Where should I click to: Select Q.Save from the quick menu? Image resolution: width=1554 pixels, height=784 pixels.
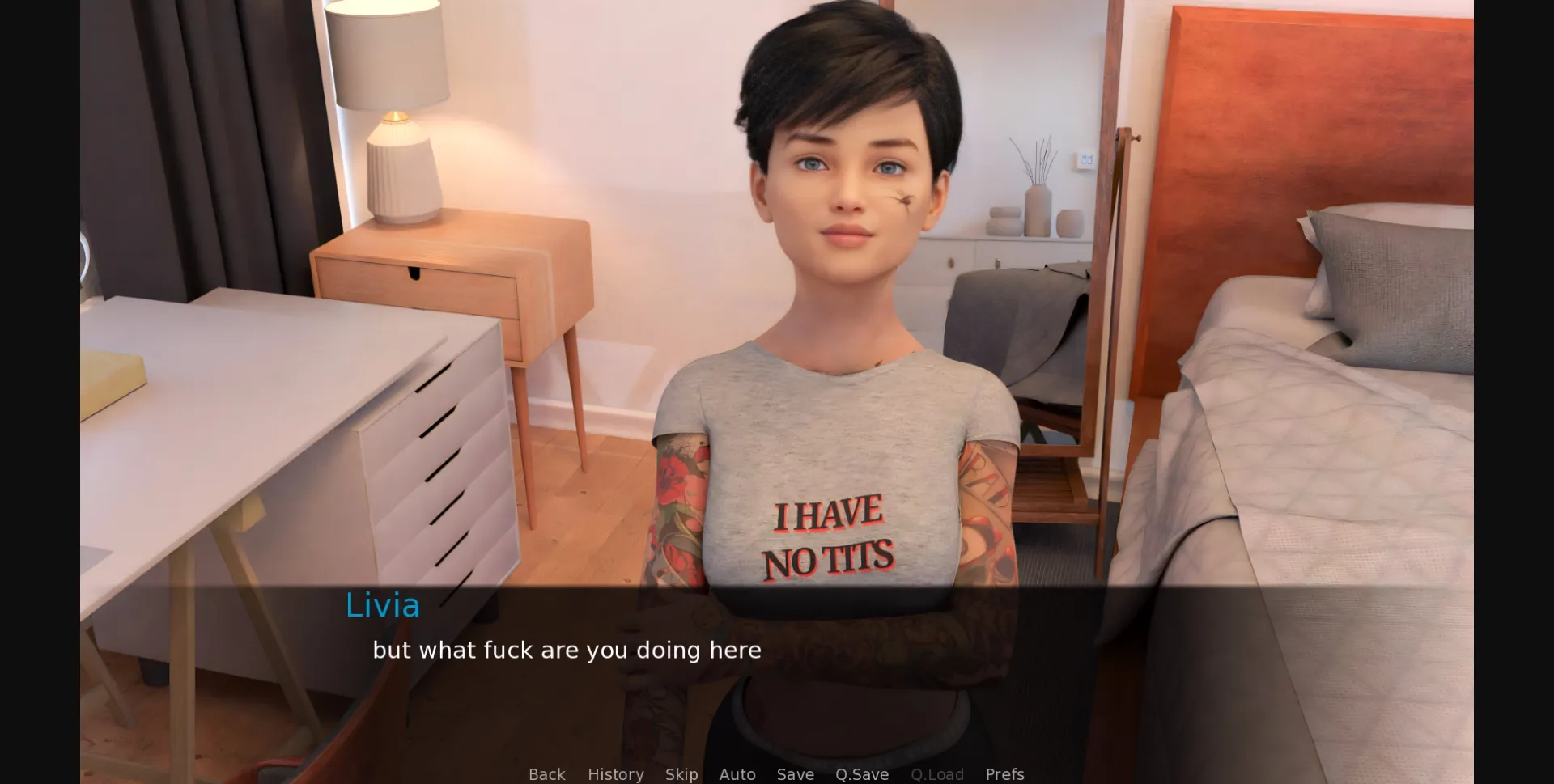(861, 774)
